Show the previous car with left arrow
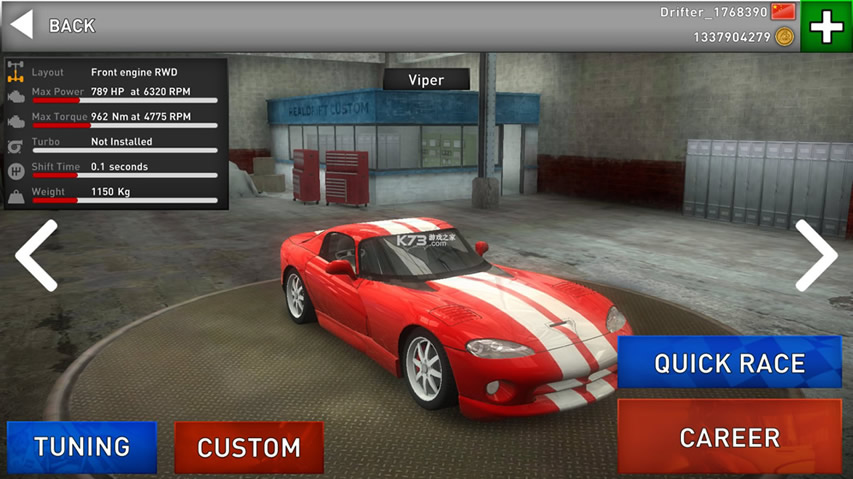The width and height of the screenshot is (853, 479). [36, 255]
